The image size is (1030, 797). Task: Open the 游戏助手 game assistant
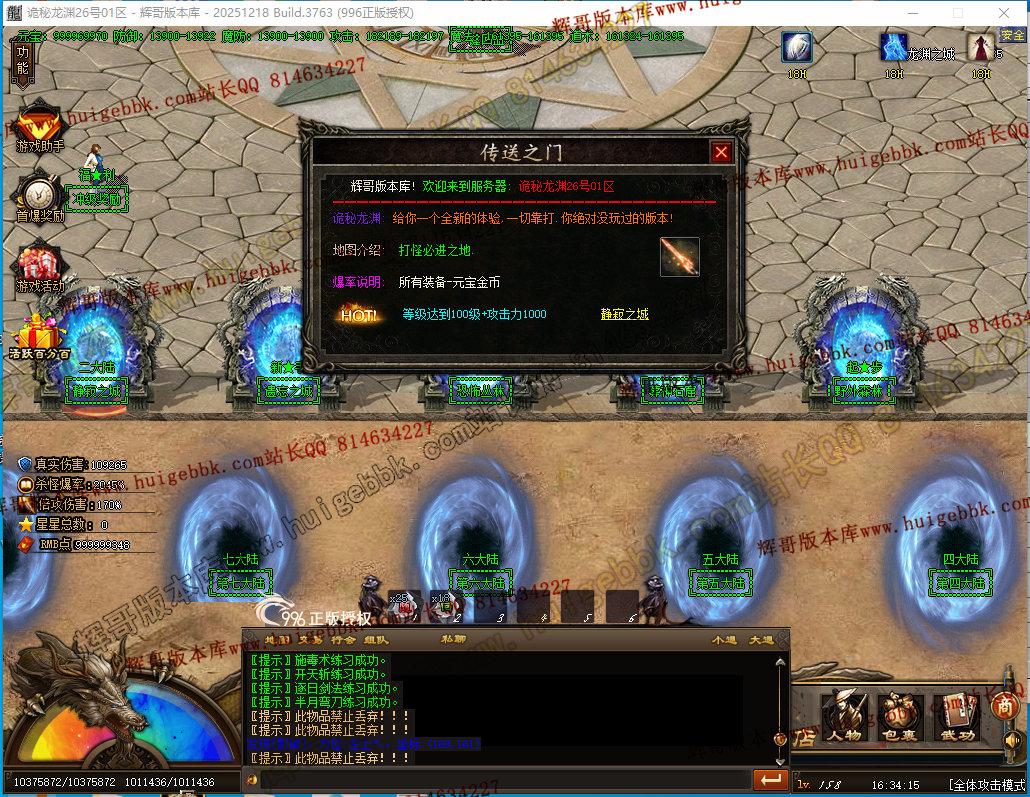pos(40,125)
